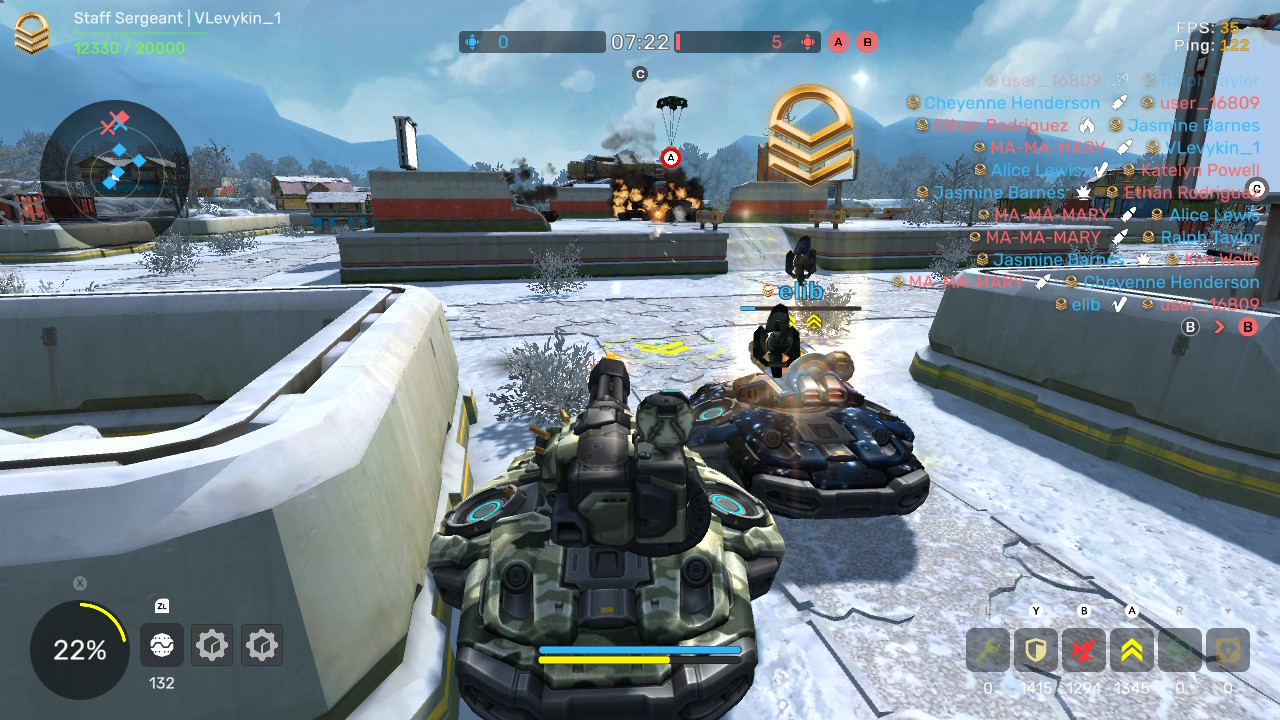Toggle the first gear module slot
Image resolution: width=1280 pixels, height=720 pixels.
point(211,645)
